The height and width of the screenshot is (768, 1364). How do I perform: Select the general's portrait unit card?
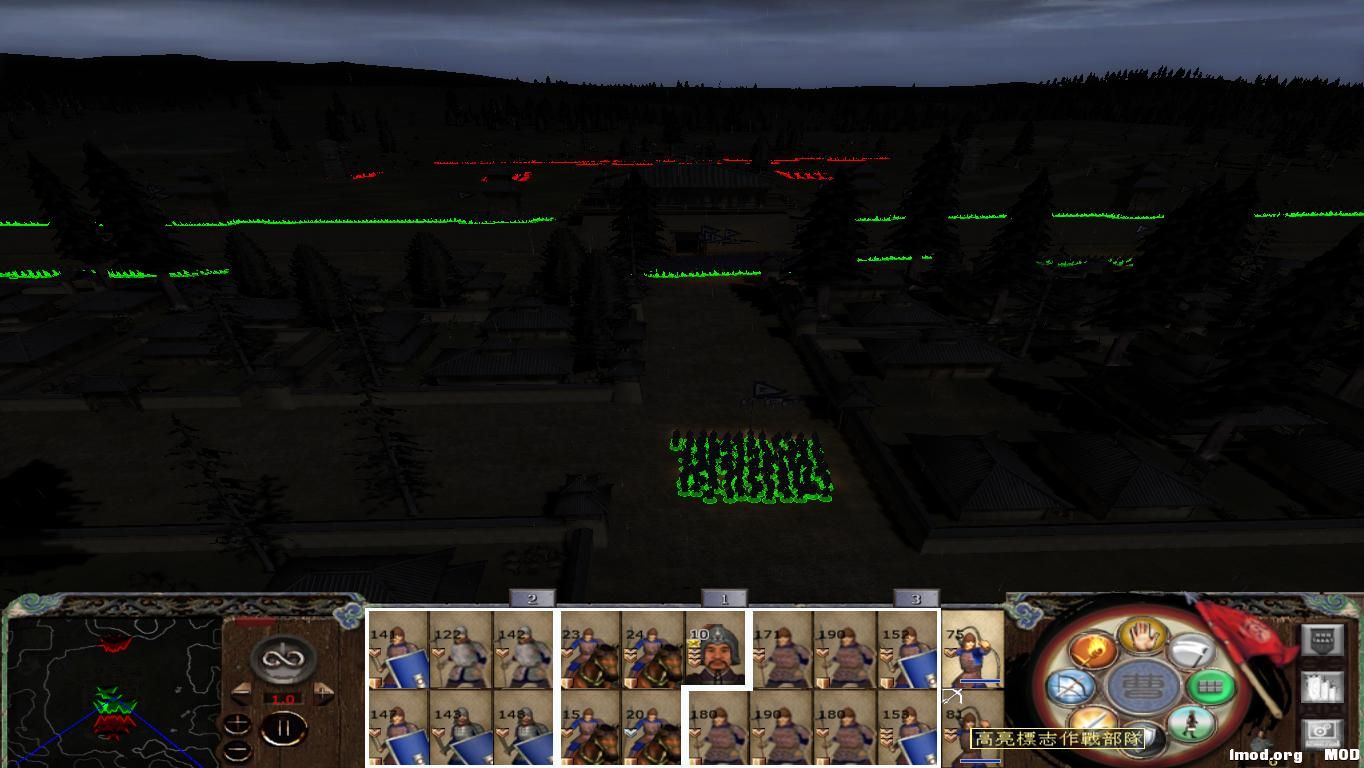pos(713,652)
